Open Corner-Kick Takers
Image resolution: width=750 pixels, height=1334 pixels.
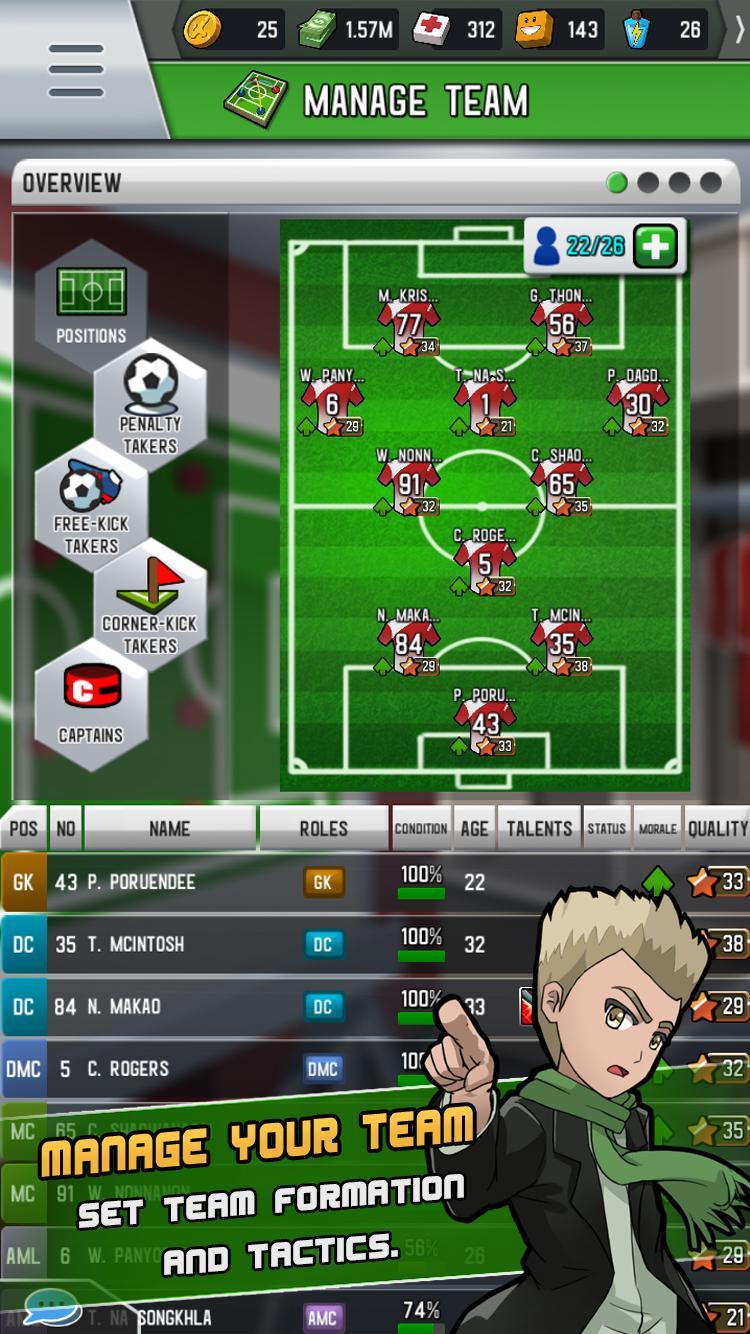click(150, 605)
